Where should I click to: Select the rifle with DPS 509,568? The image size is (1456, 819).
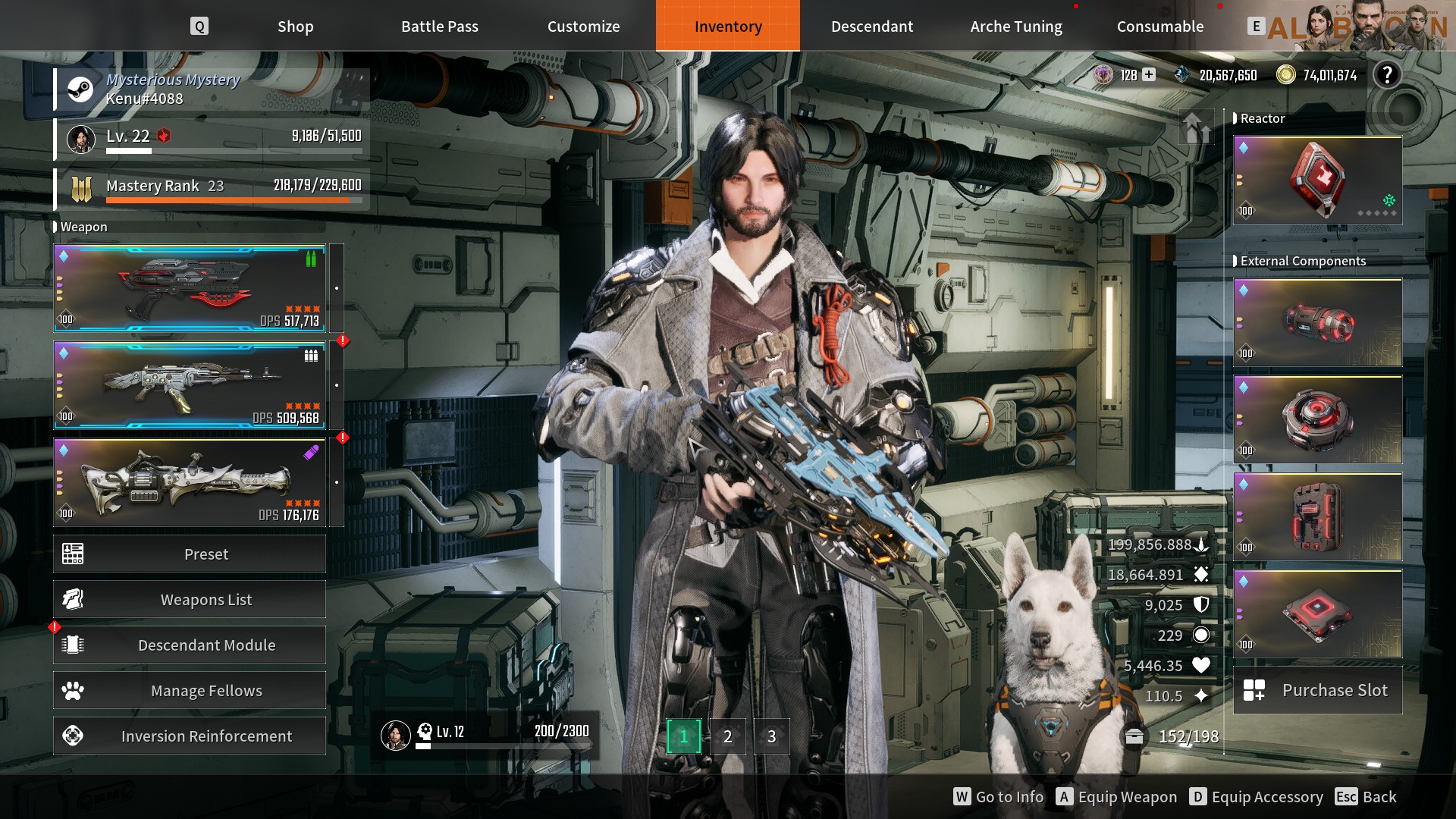pos(190,385)
